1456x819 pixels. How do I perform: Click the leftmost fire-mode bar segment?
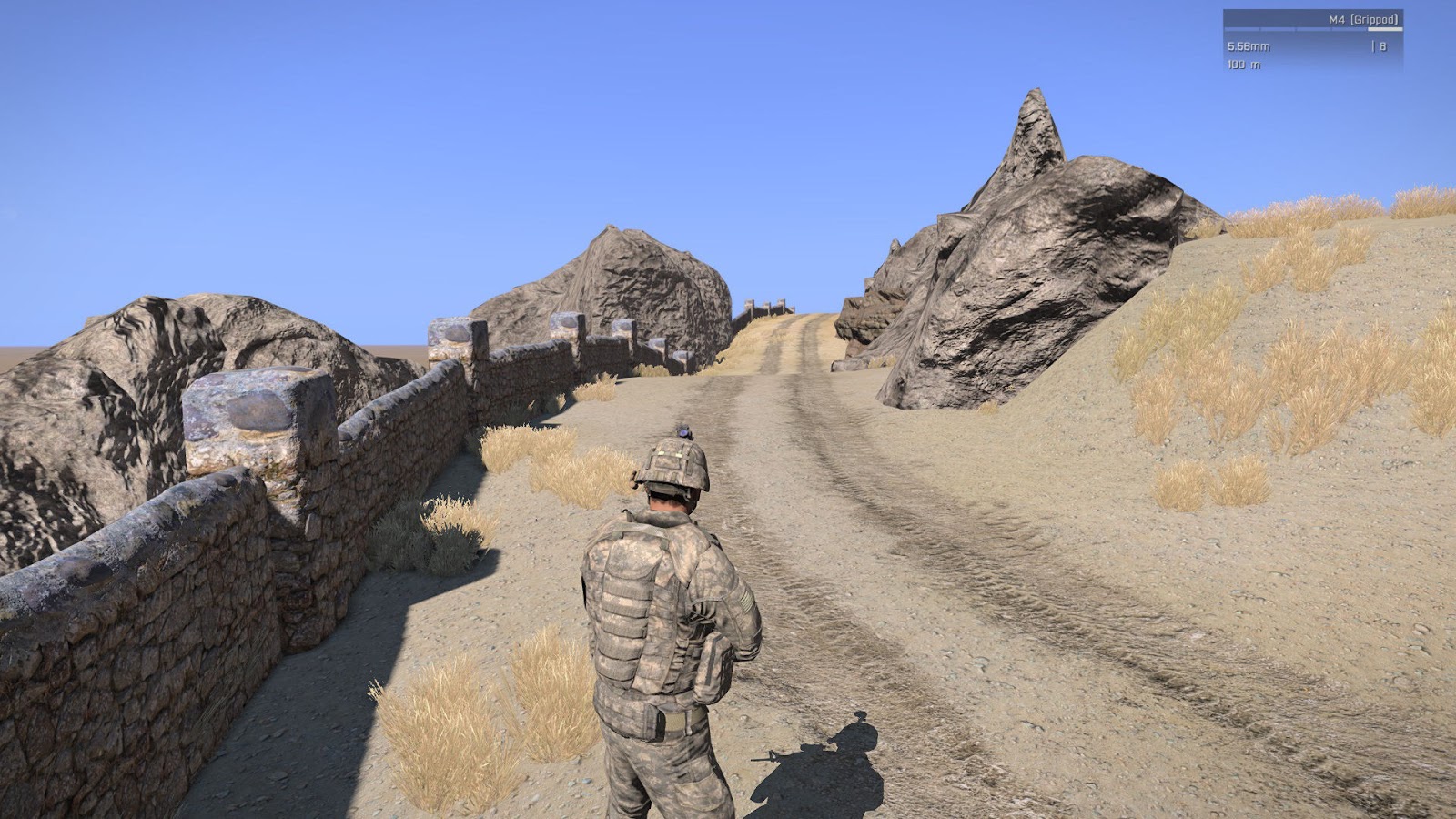click(1240, 29)
